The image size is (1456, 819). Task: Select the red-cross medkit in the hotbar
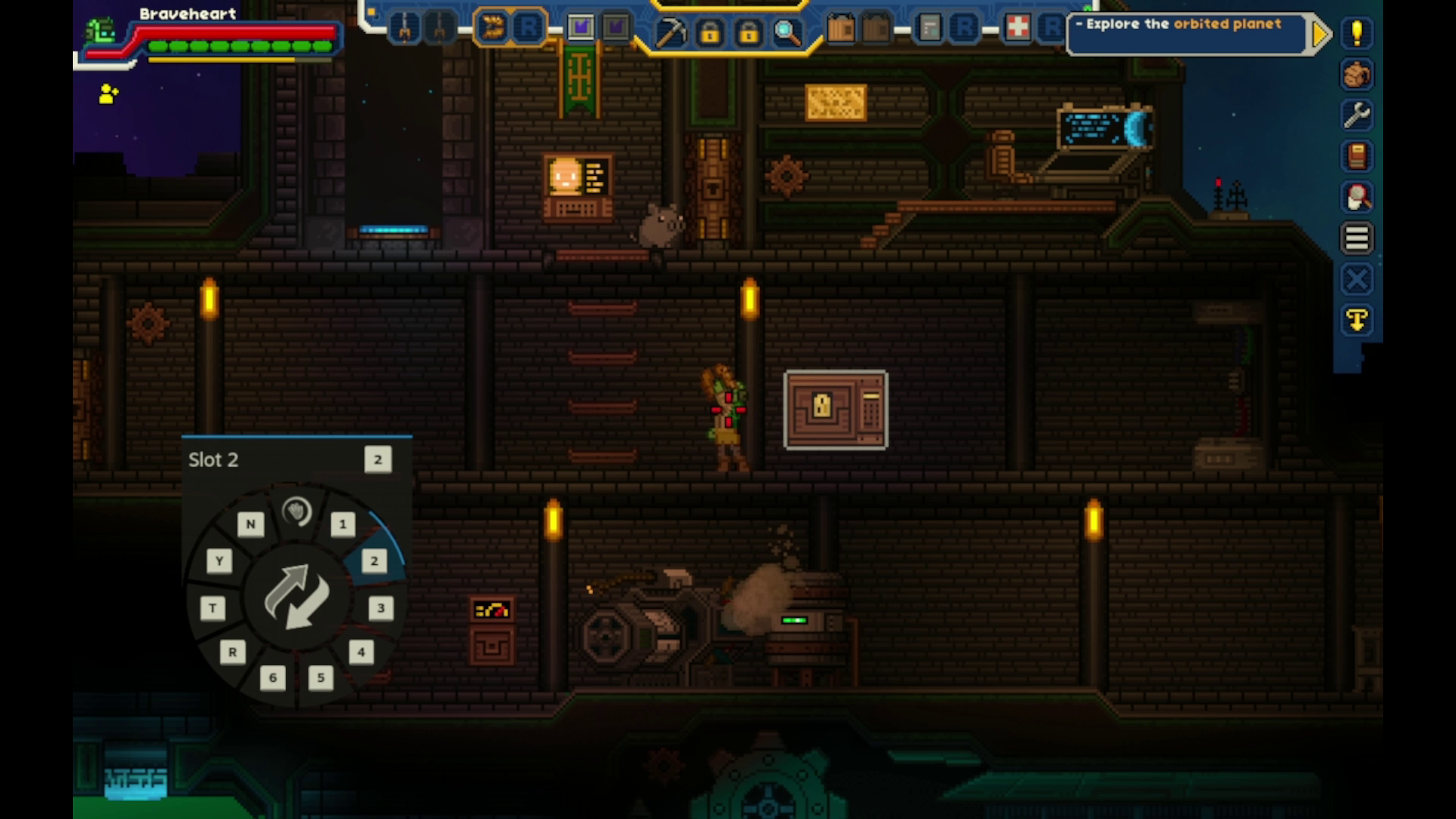tap(1020, 28)
